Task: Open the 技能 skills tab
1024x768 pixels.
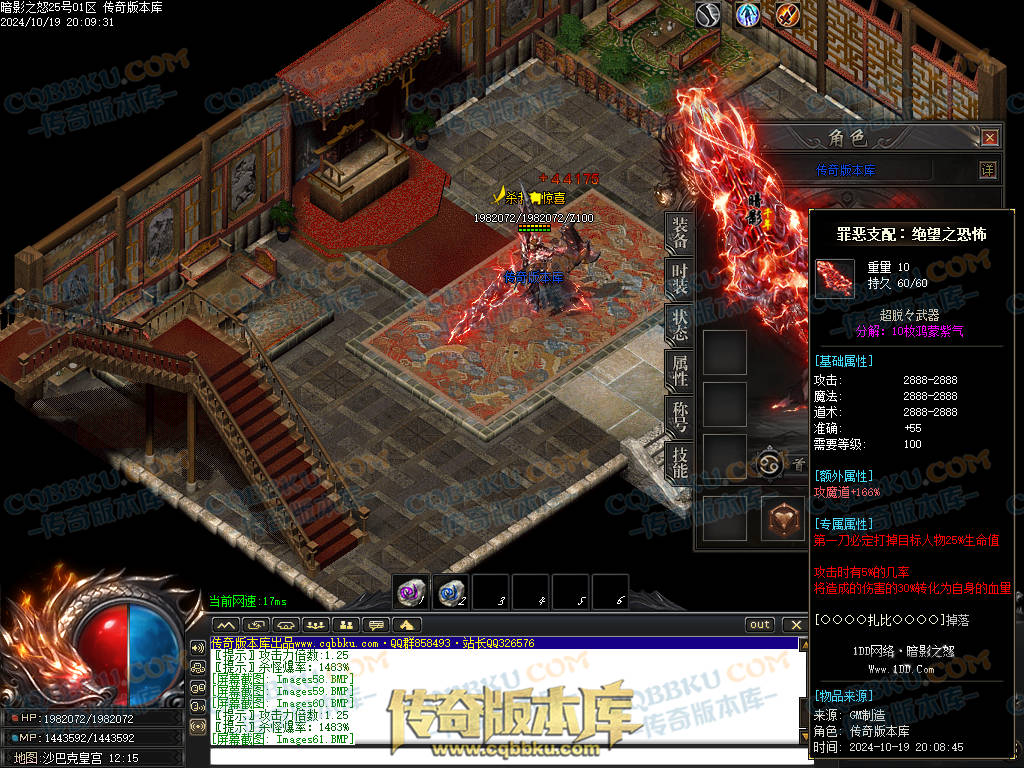Action: pyautogui.click(x=680, y=463)
